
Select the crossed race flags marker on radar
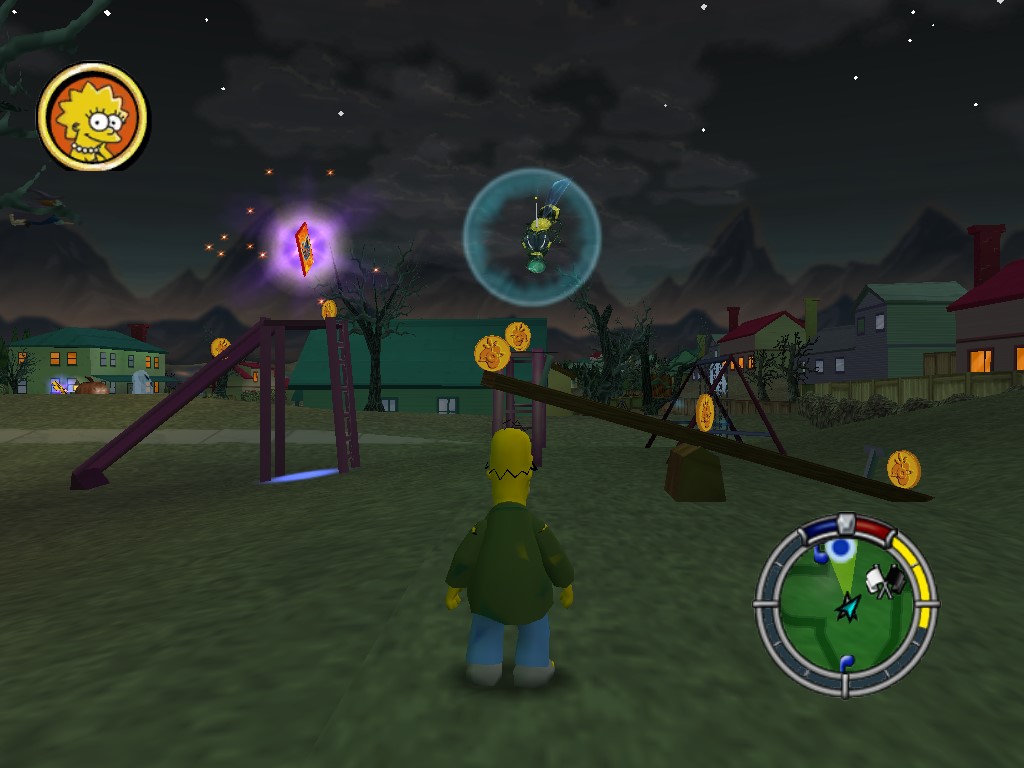tap(883, 580)
